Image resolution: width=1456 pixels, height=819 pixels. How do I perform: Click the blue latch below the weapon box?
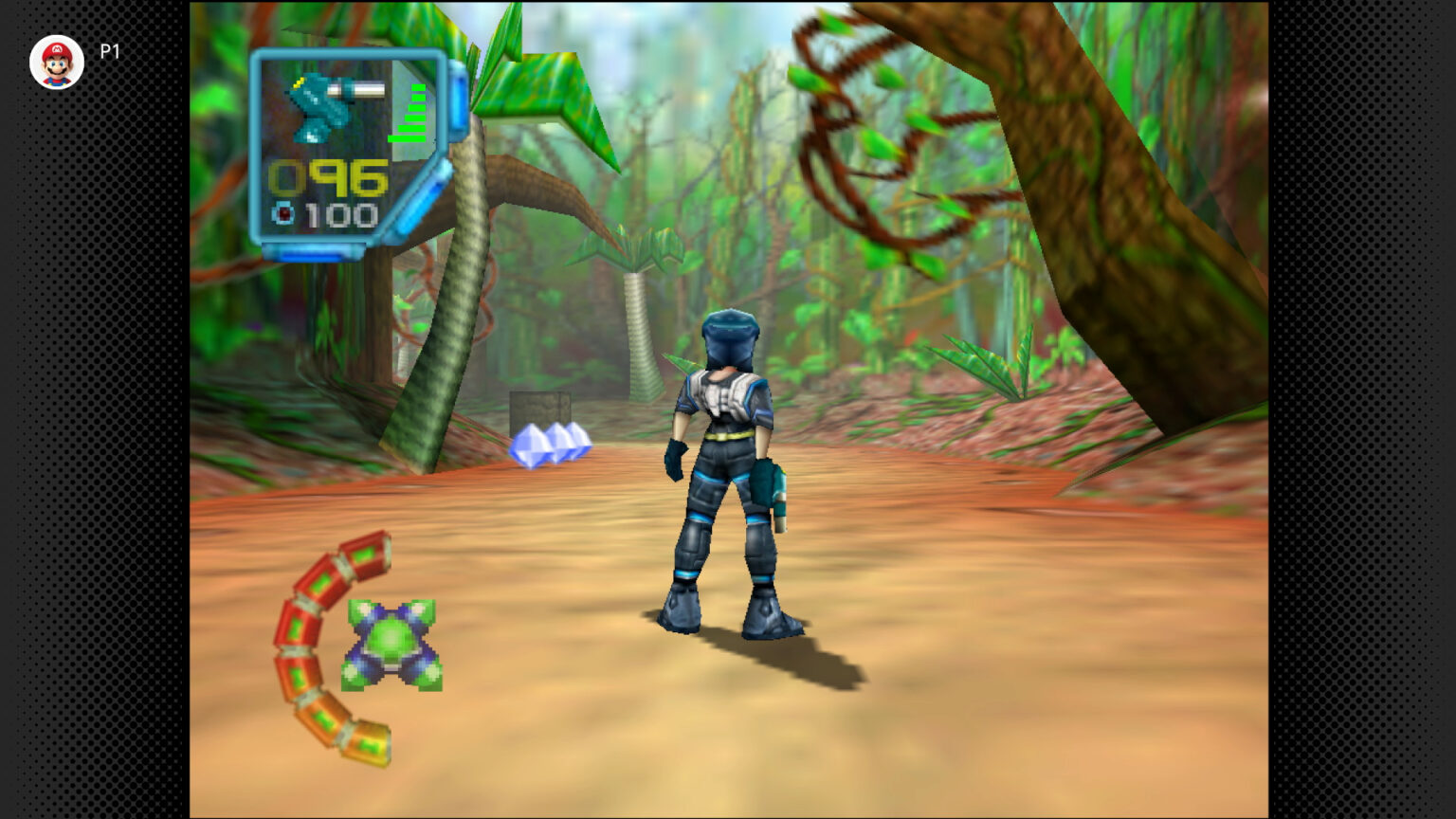pos(313,254)
